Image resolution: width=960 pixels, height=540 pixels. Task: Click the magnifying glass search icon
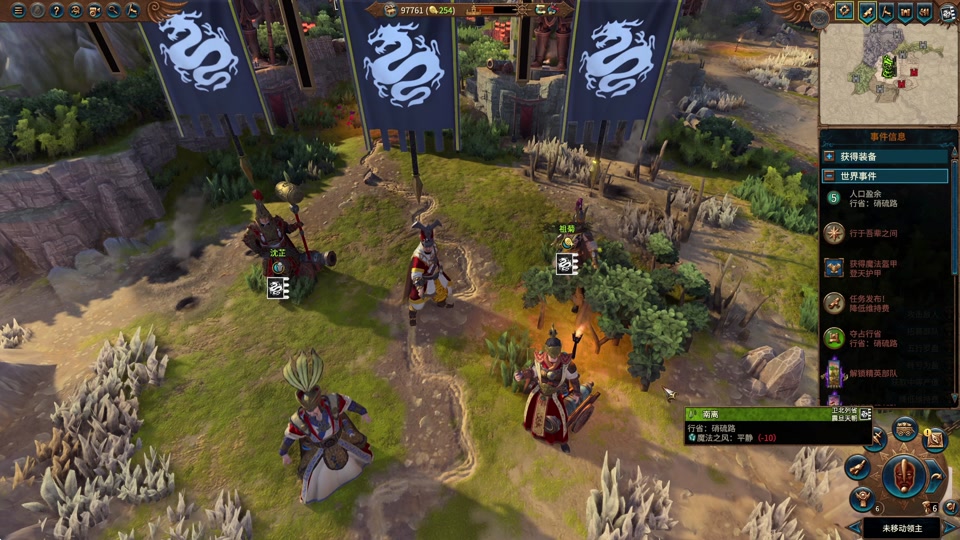click(113, 11)
